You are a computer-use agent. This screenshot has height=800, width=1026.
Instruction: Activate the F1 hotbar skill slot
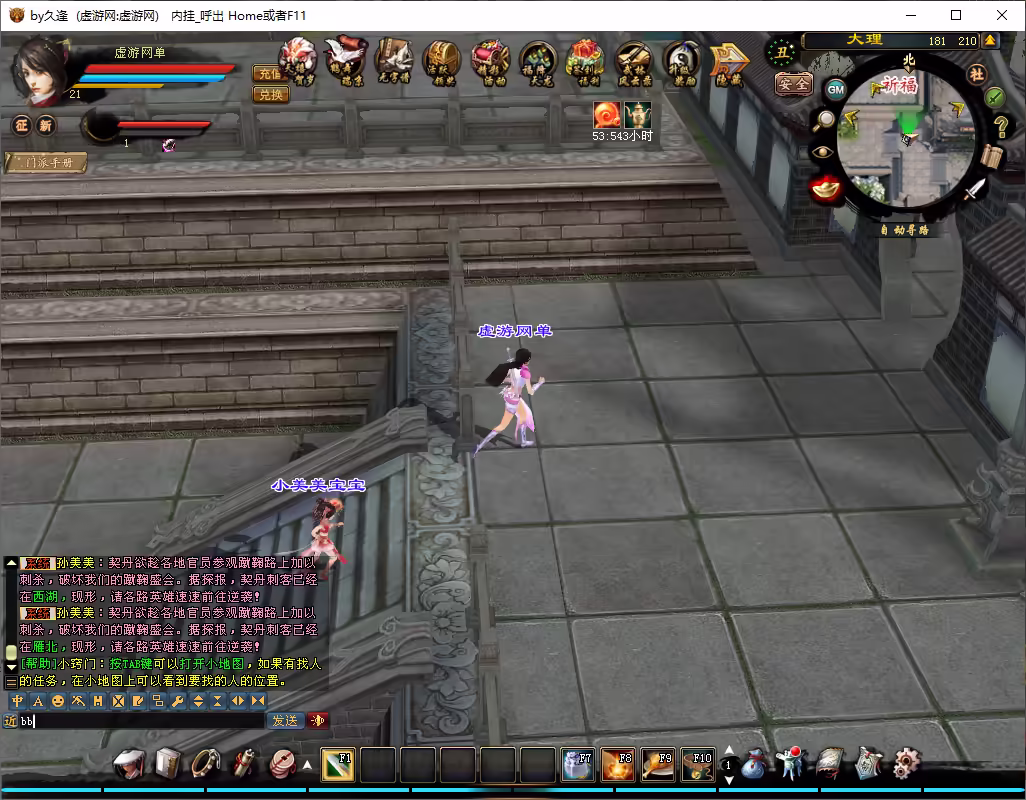(338, 765)
